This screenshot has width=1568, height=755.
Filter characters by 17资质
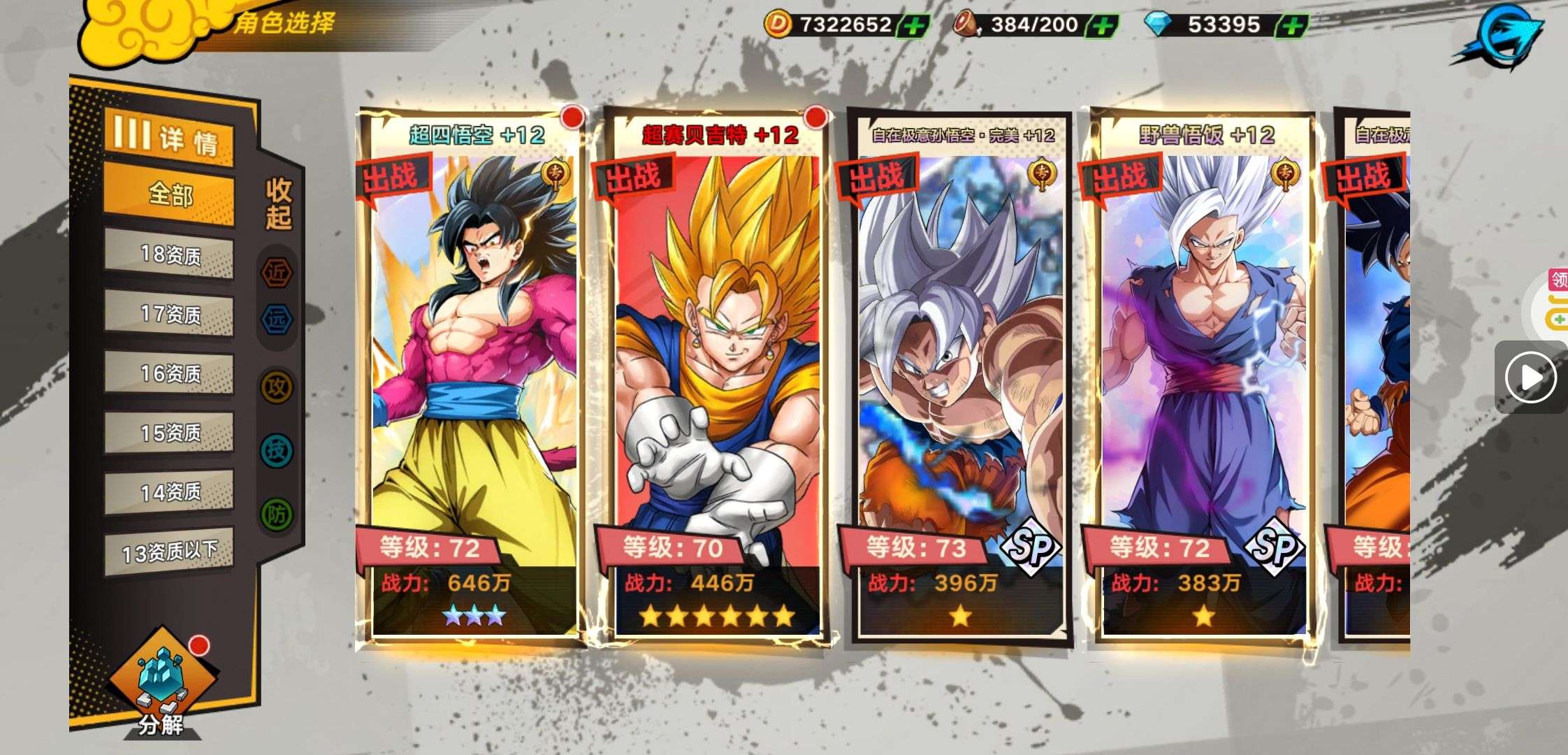[169, 314]
